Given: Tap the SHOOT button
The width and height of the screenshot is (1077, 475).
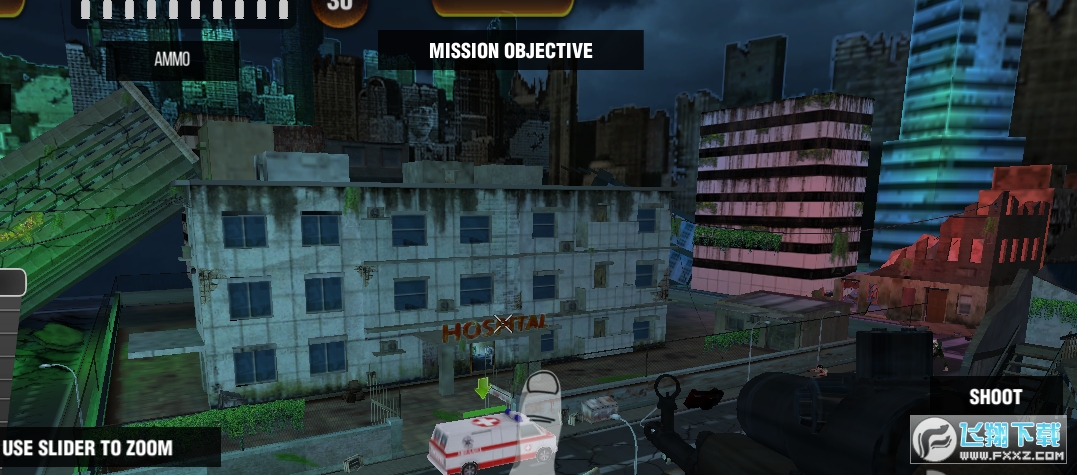Looking at the screenshot, I should click(x=995, y=397).
